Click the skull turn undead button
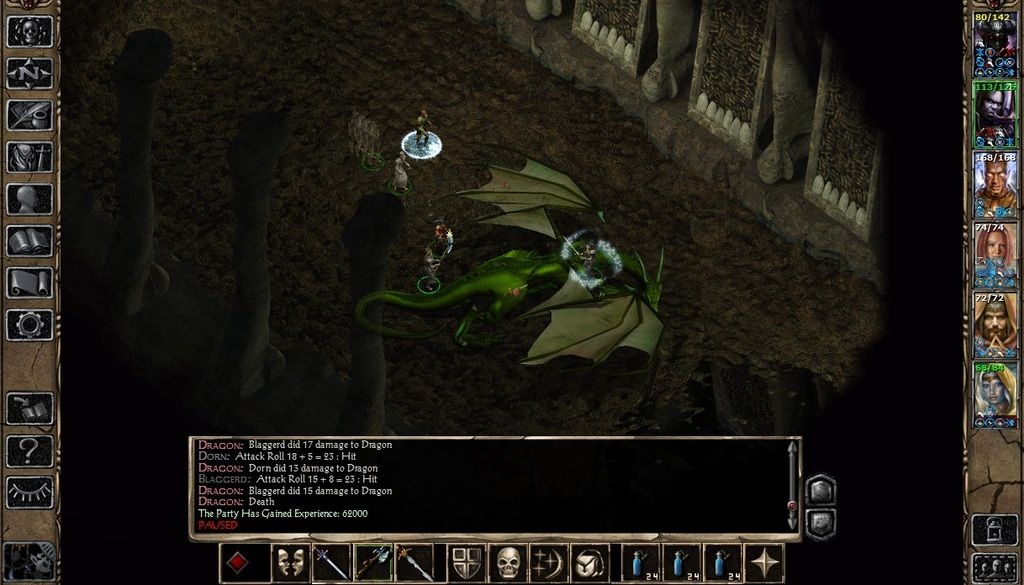Screen dimensions: 1024x585 coord(508,563)
